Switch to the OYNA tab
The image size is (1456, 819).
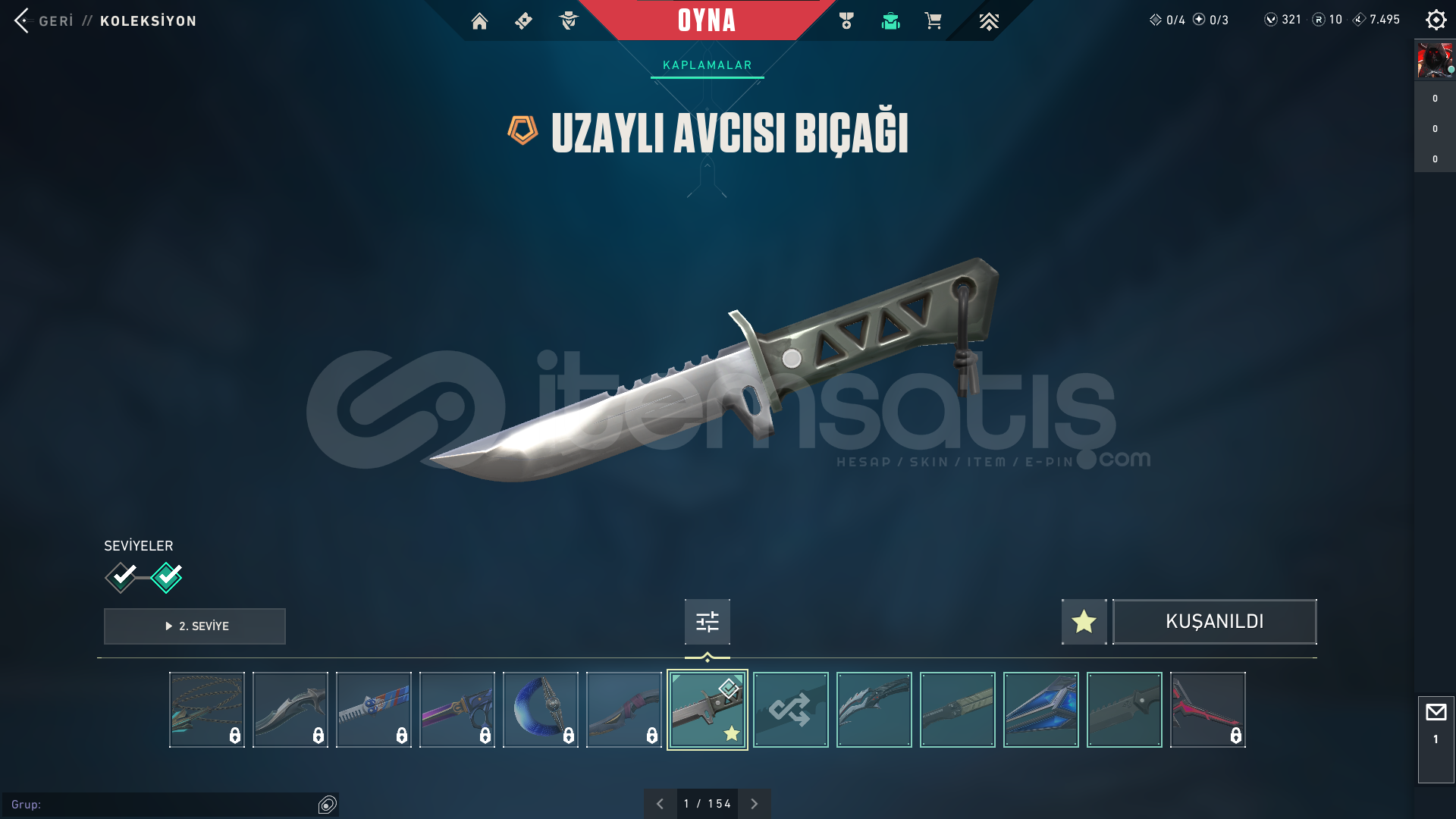click(x=707, y=20)
